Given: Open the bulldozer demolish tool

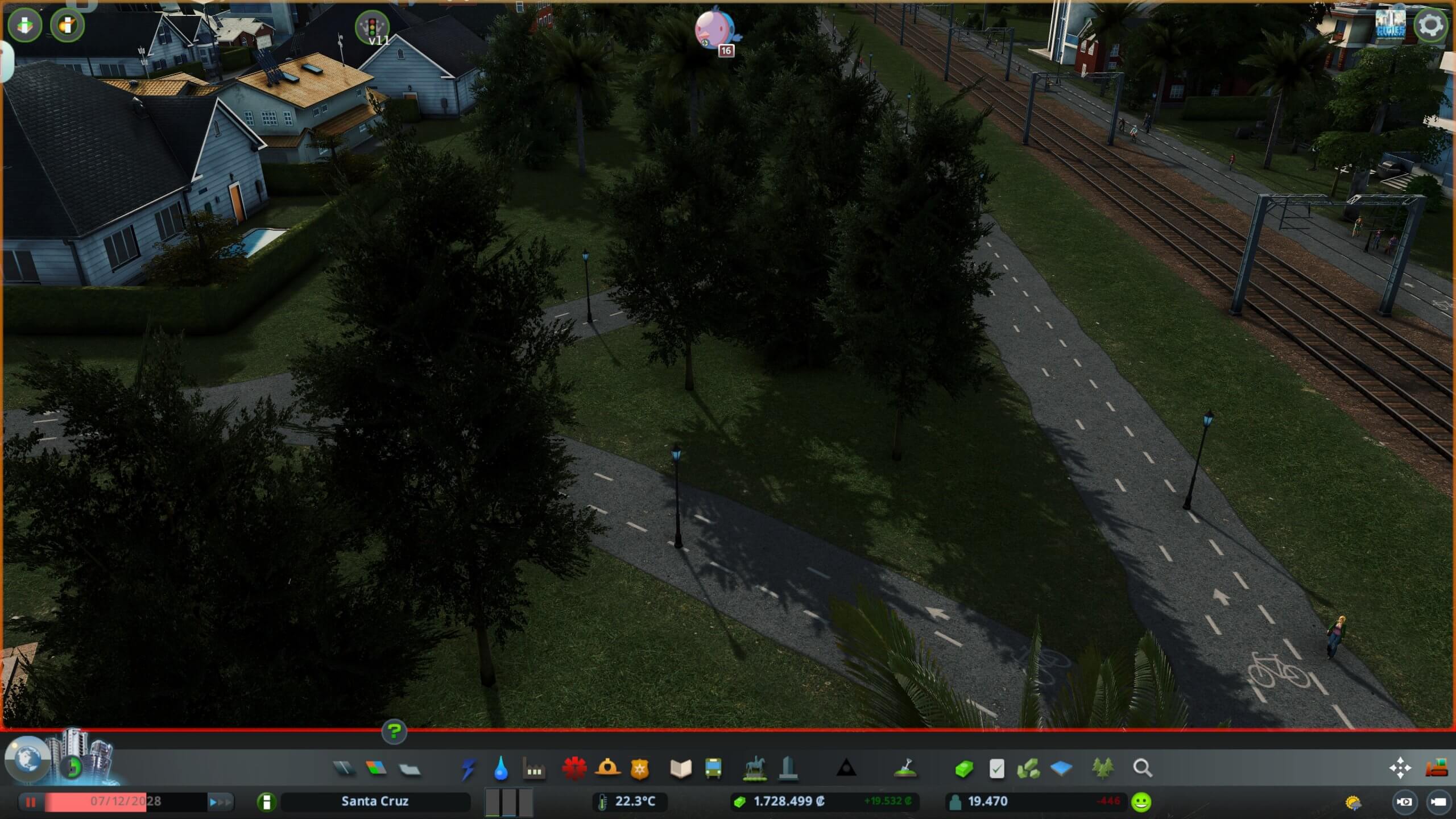Looking at the screenshot, I should [1436, 769].
